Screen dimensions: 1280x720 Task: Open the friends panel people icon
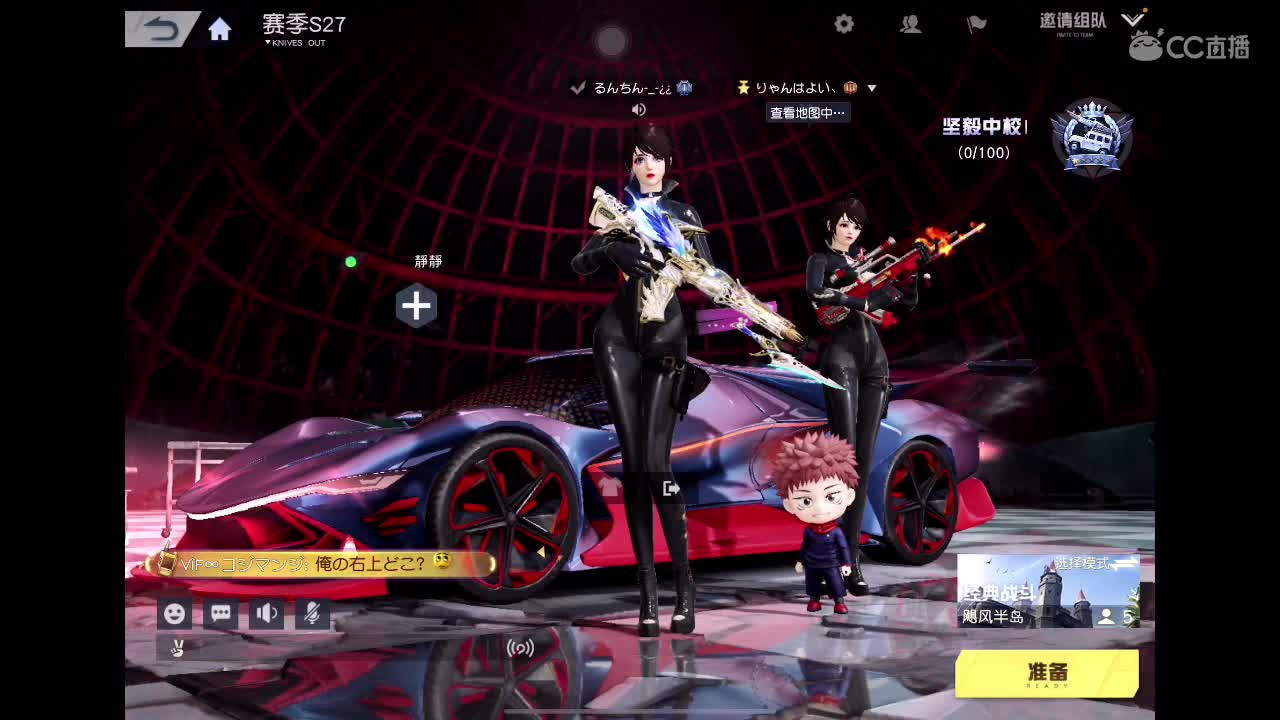pos(910,24)
